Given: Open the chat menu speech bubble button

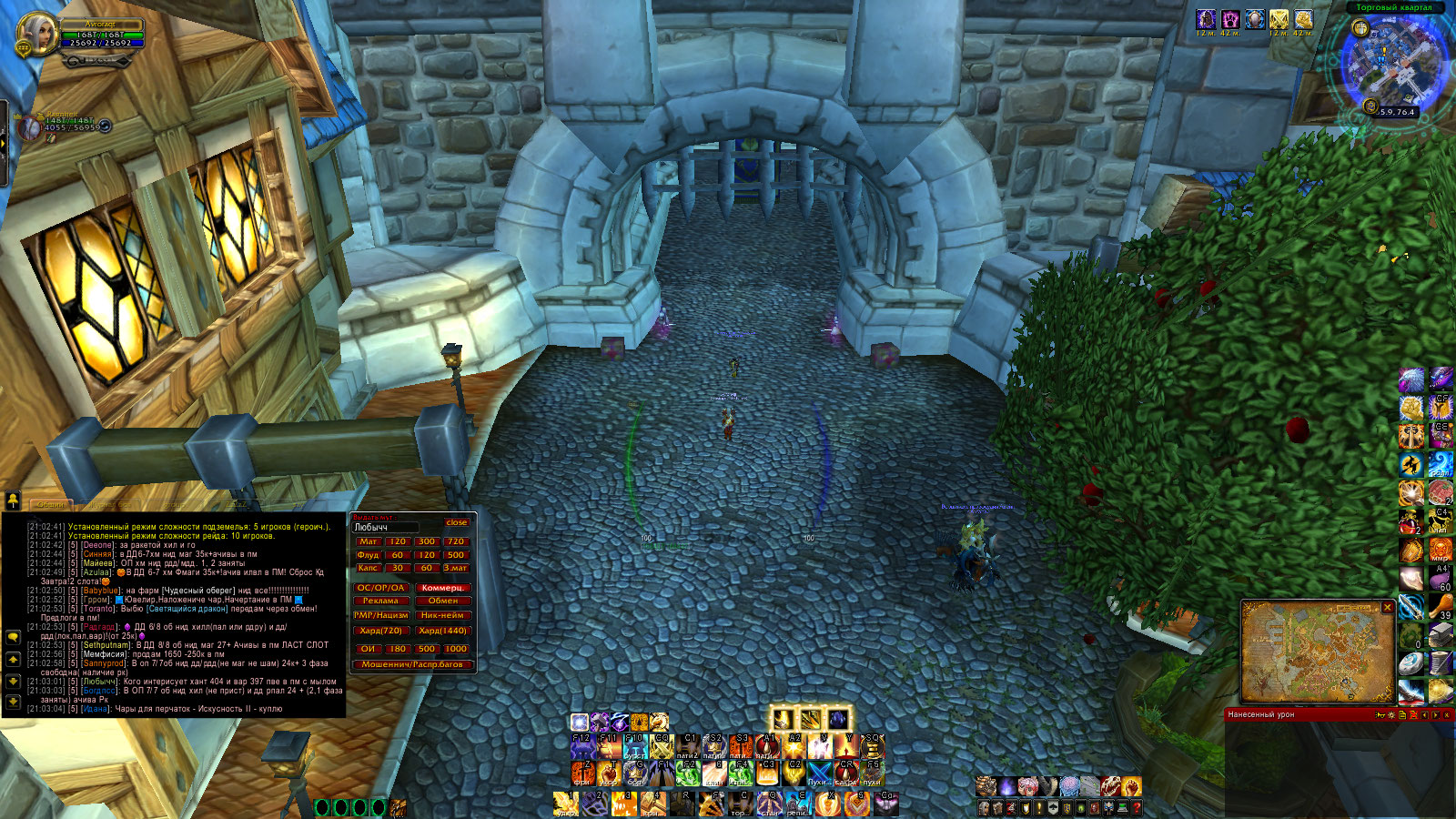Looking at the screenshot, I should click(x=14, y=637).
